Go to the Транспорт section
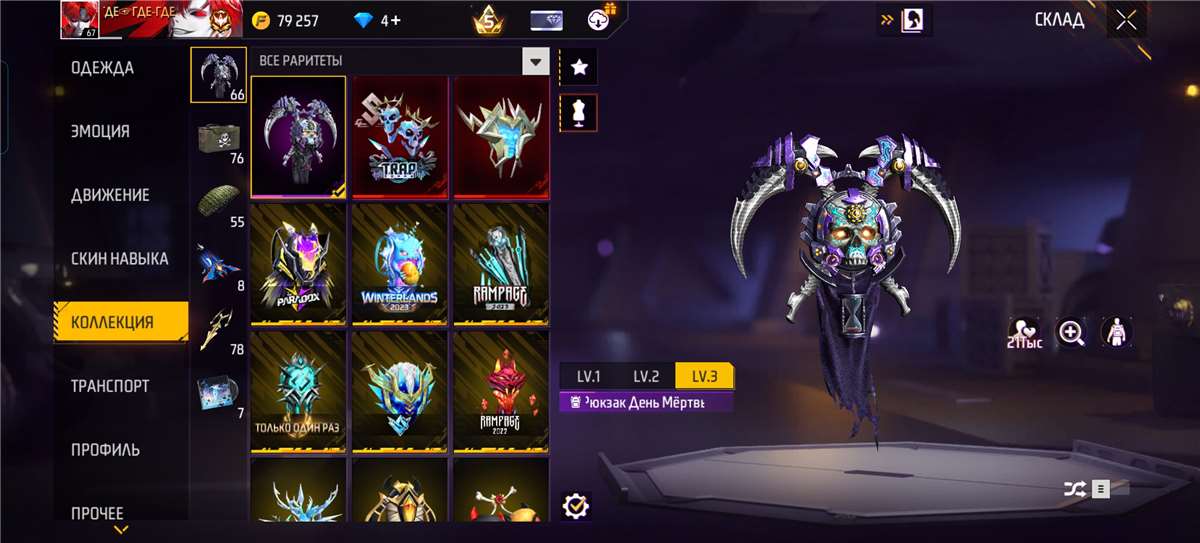Screen dimensions: 1200x543 (x=110, y=386)
